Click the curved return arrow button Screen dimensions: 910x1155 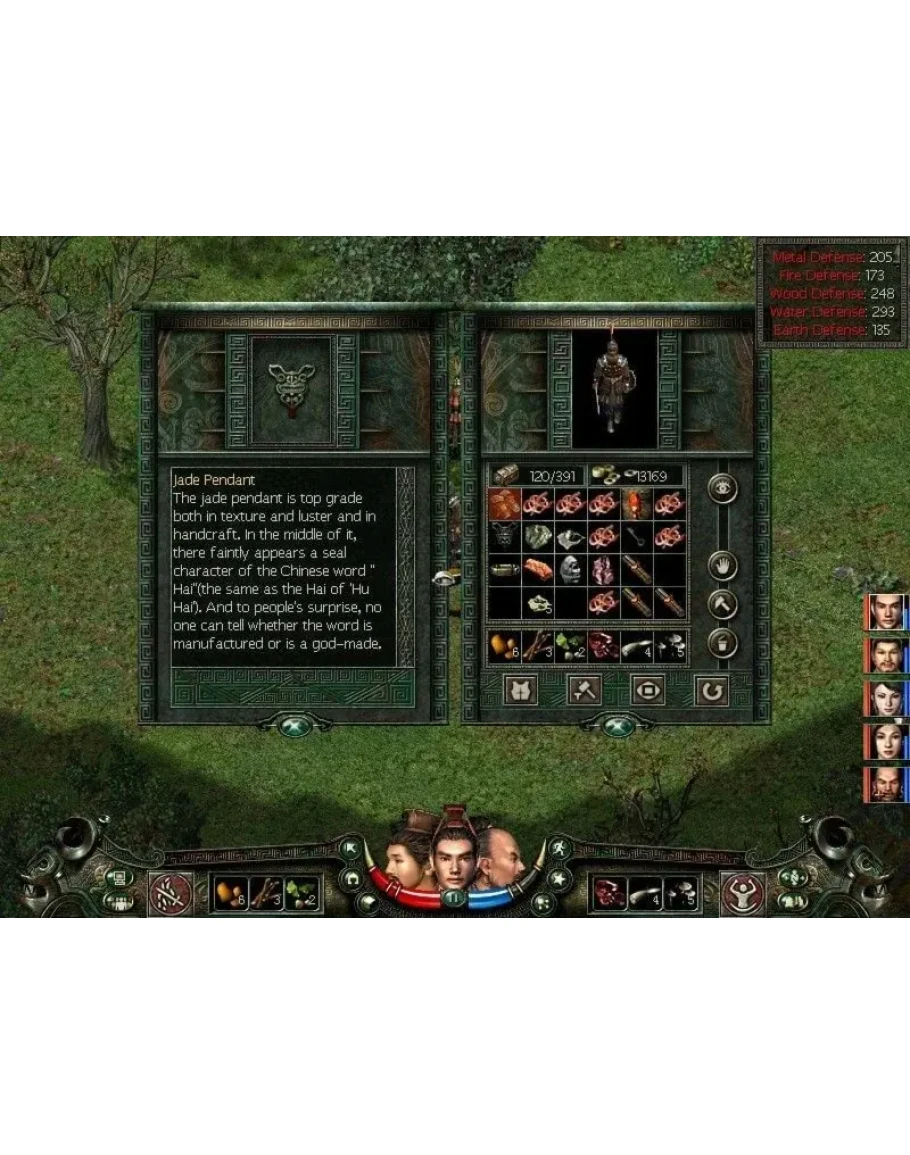pyautogui.click(x=711, y=690)
